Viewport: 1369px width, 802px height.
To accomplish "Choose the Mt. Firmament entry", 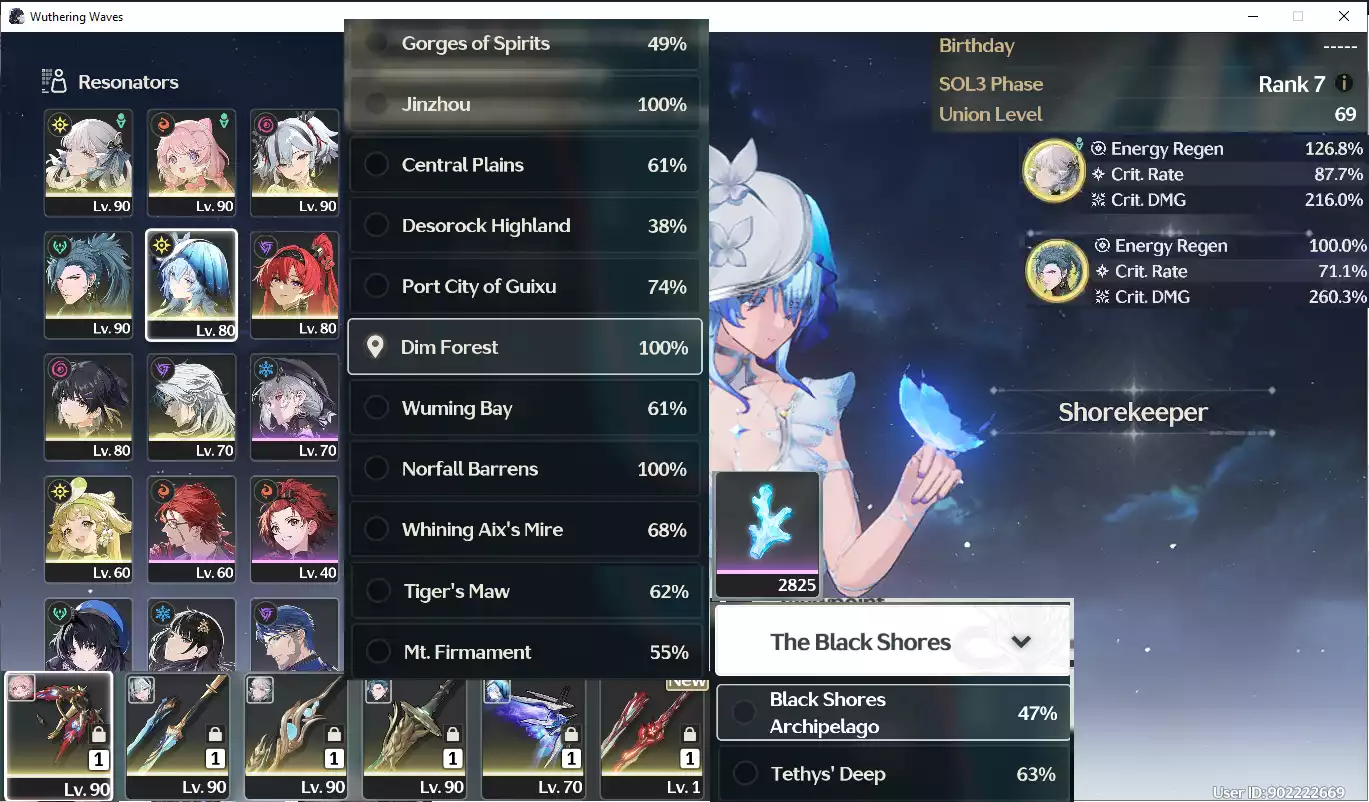I will point(525,652).
